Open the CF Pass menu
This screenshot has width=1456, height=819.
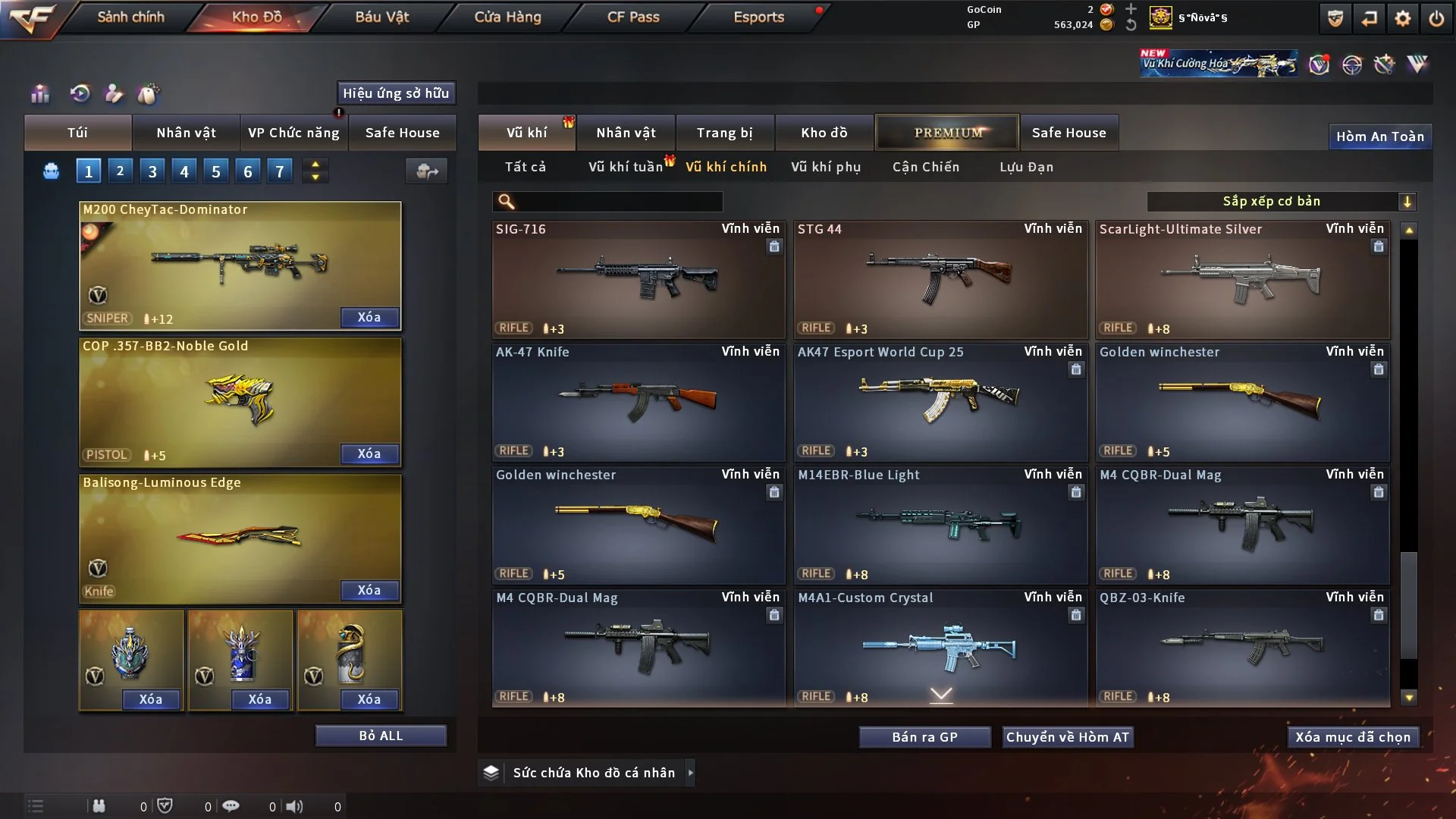coord(633,17)
